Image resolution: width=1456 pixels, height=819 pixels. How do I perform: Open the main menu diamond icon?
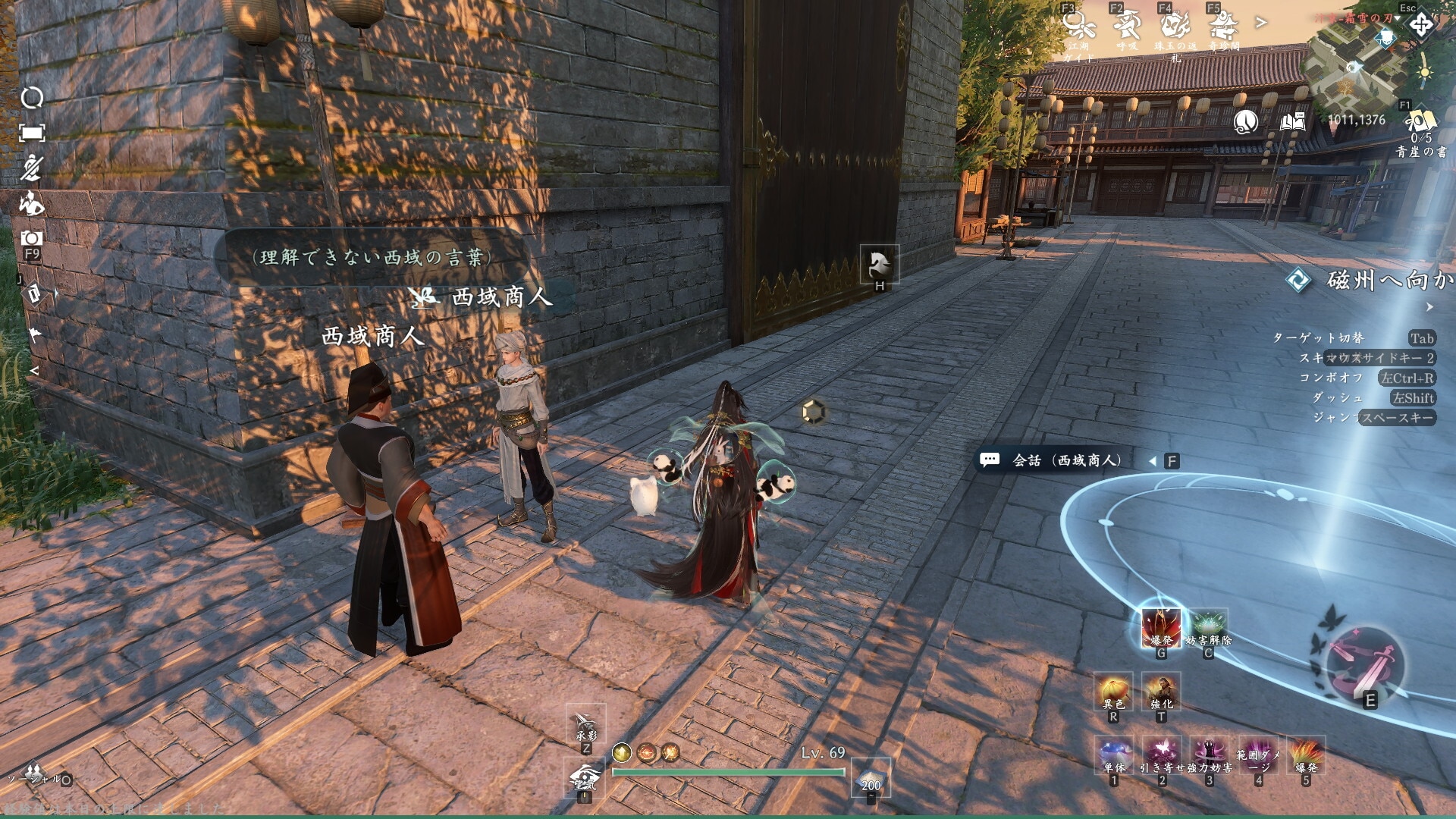click(1421, 25)
